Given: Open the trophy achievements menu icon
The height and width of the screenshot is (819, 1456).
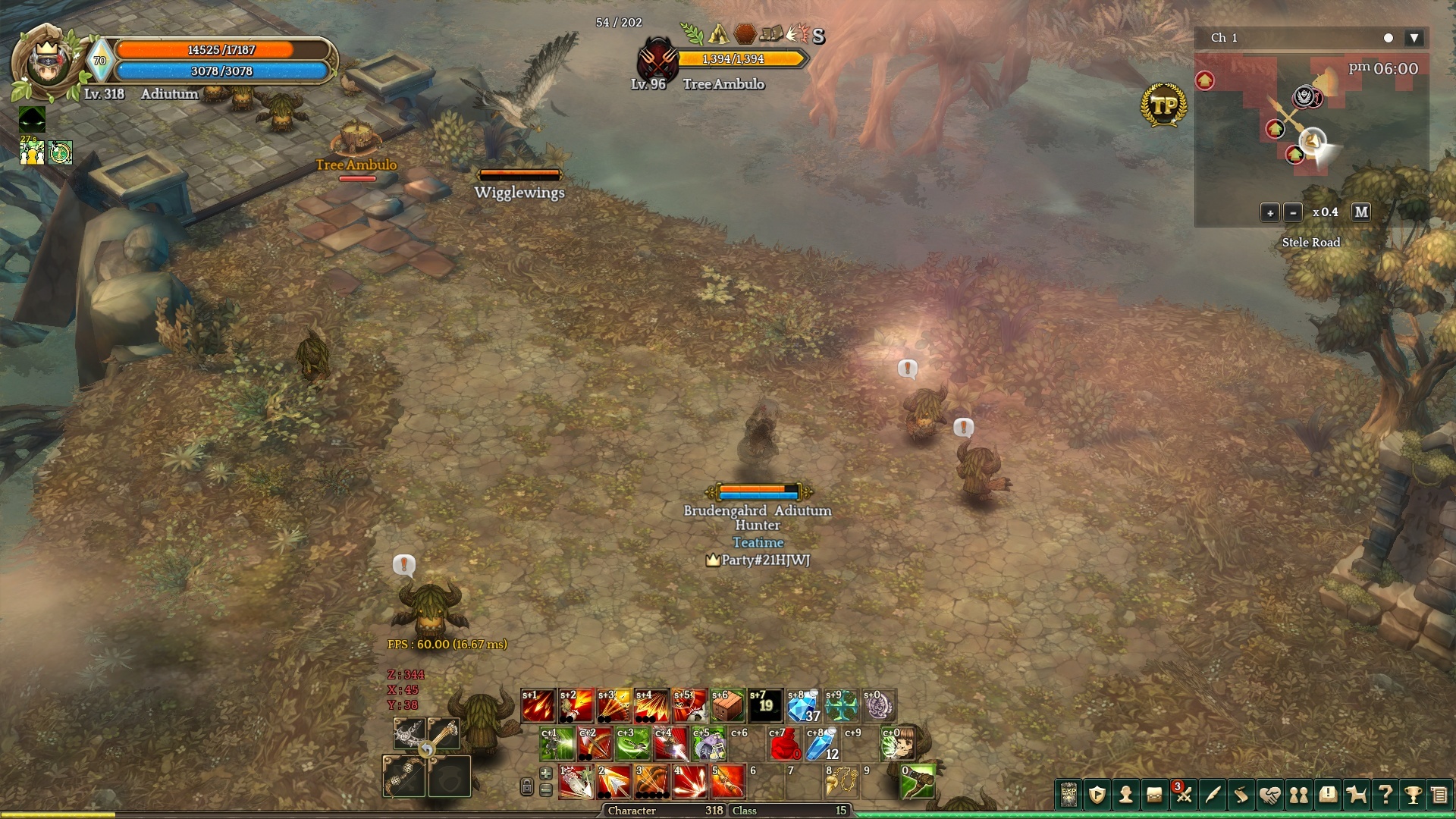Looking at the screenshot, I should click(x=1413, y=795).
